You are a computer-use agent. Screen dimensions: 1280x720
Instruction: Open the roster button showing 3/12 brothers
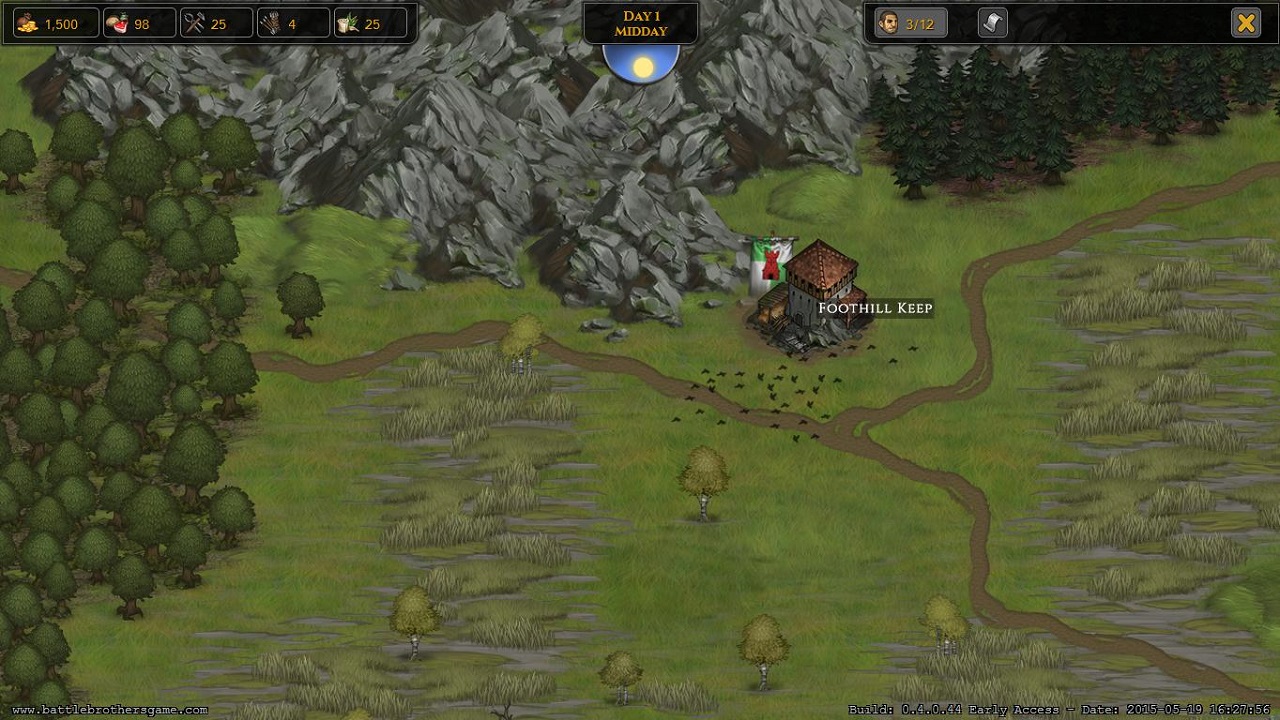click(910, 23)
